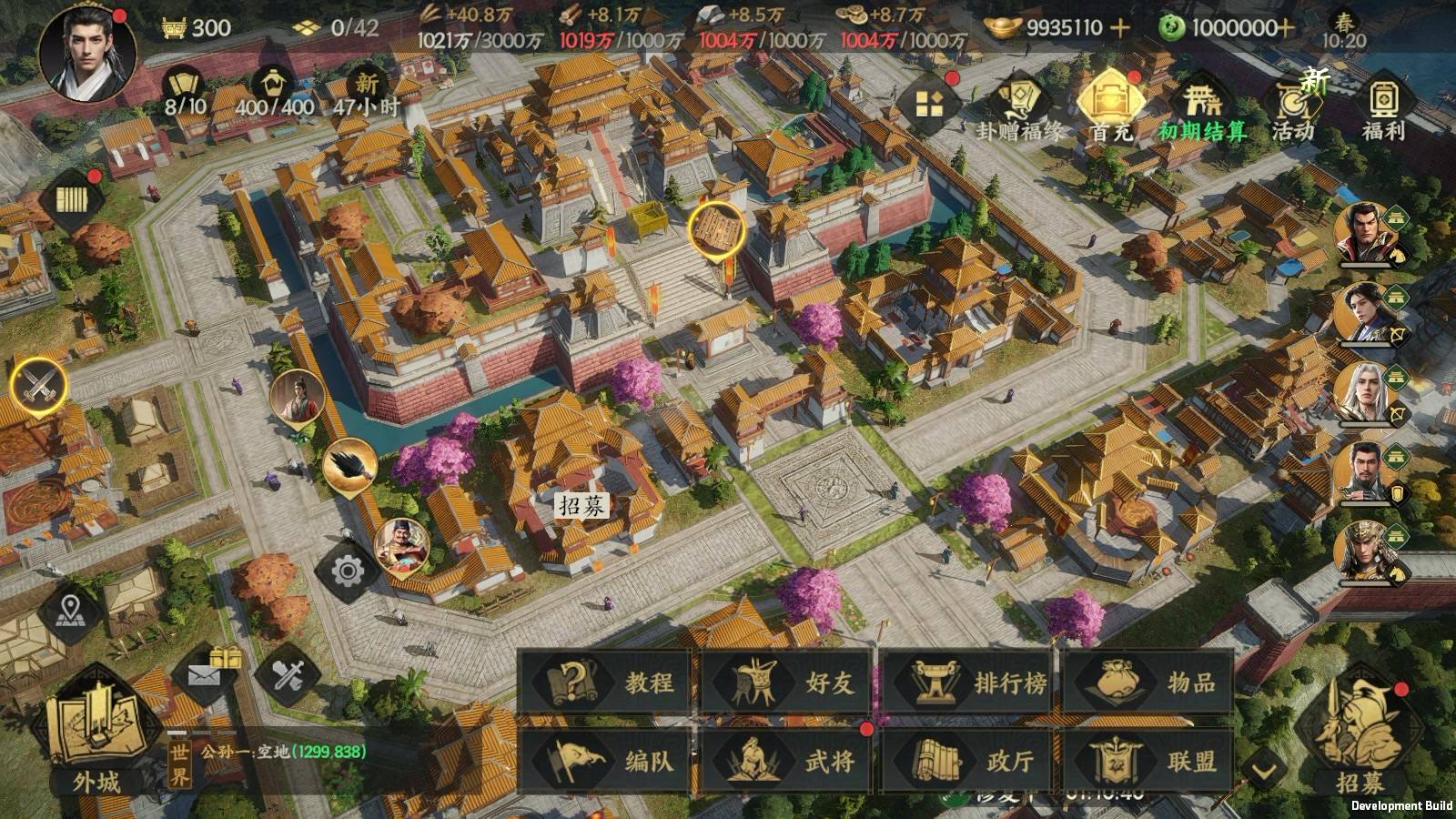Open the four-square grid icon near top right
The height and width of the screenshot is (819, 1456).
931,101
